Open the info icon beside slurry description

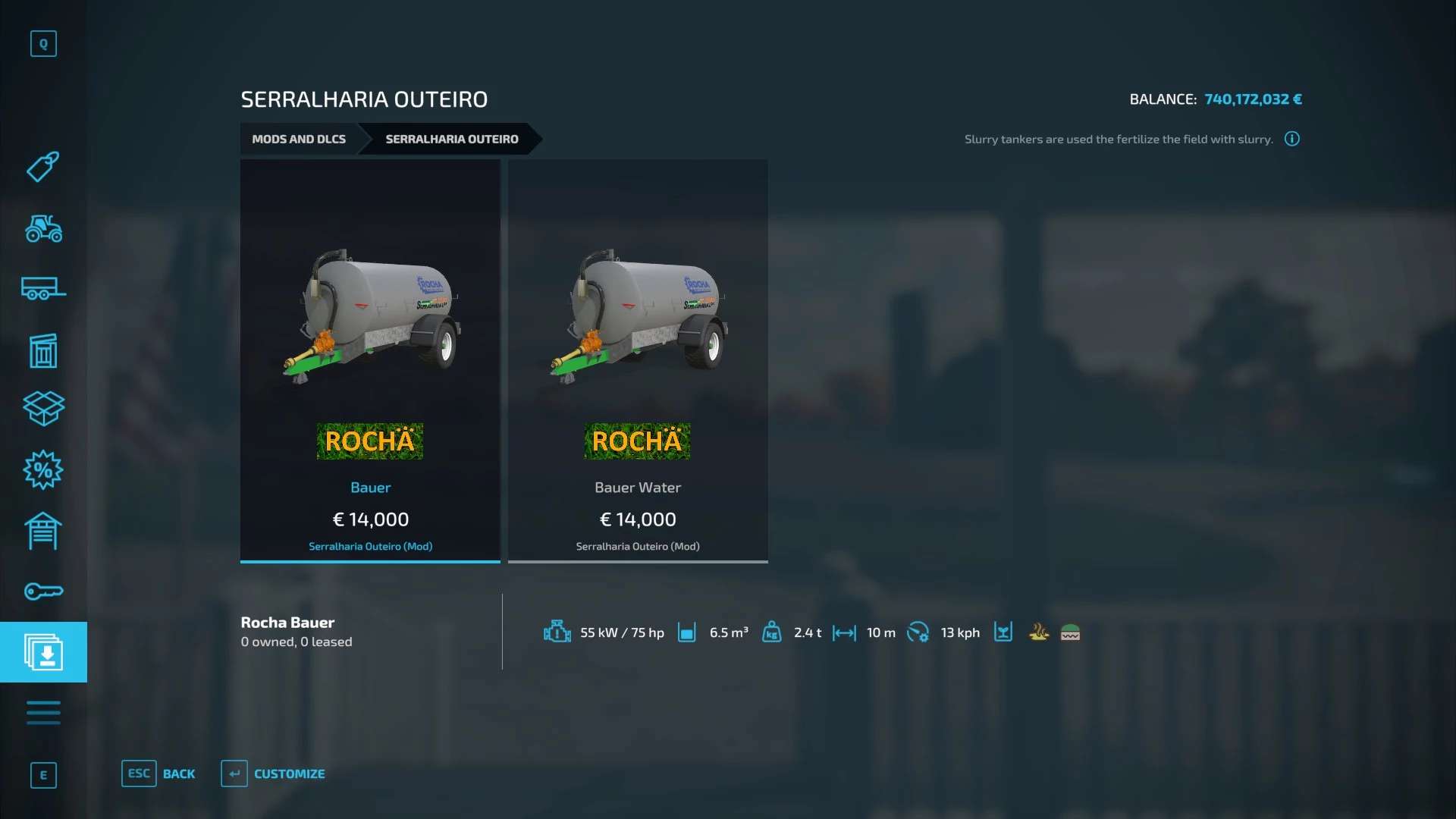[x=1292, y=139]
